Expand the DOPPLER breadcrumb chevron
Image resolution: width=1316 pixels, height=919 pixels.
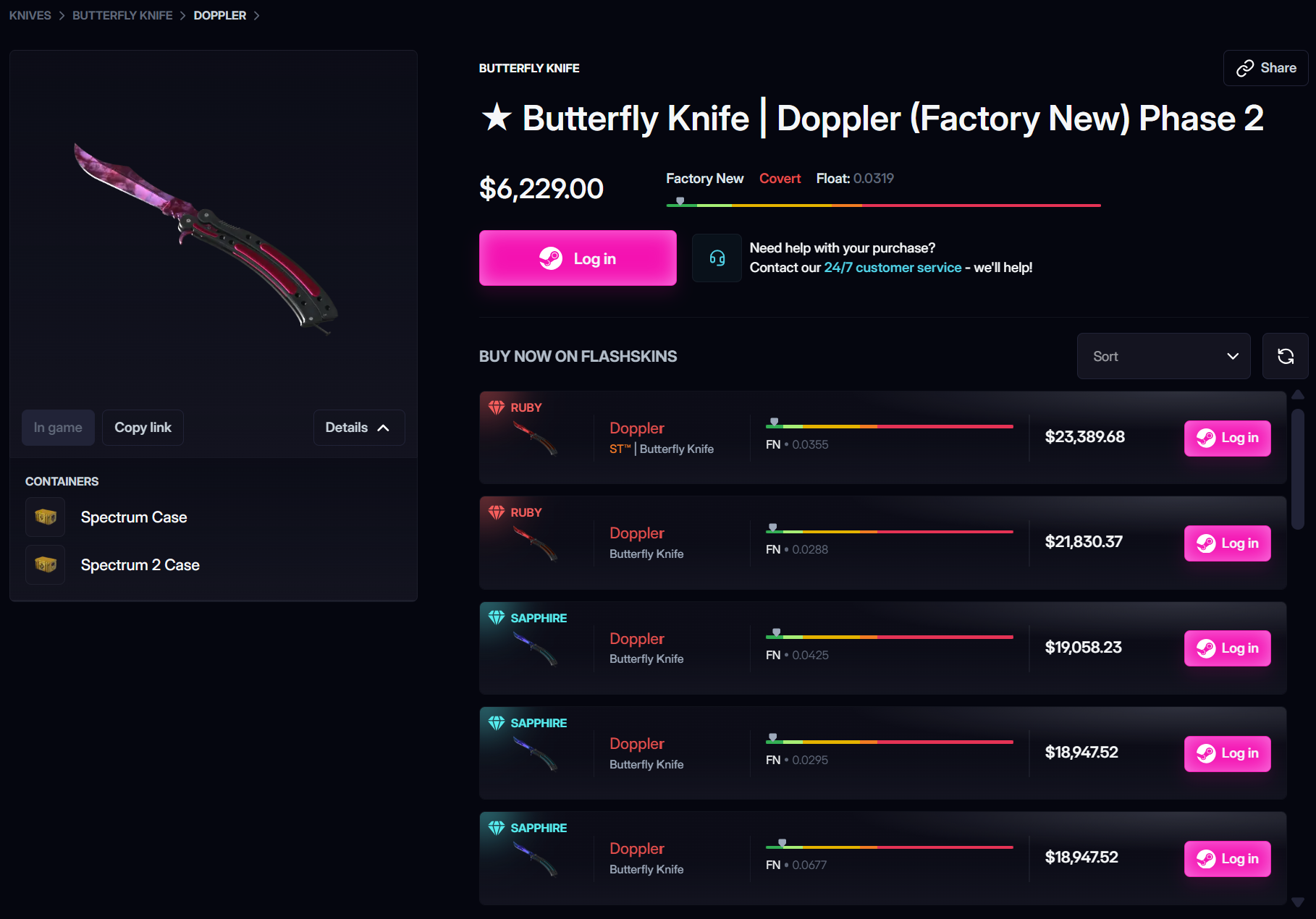(x=257, y=14)
